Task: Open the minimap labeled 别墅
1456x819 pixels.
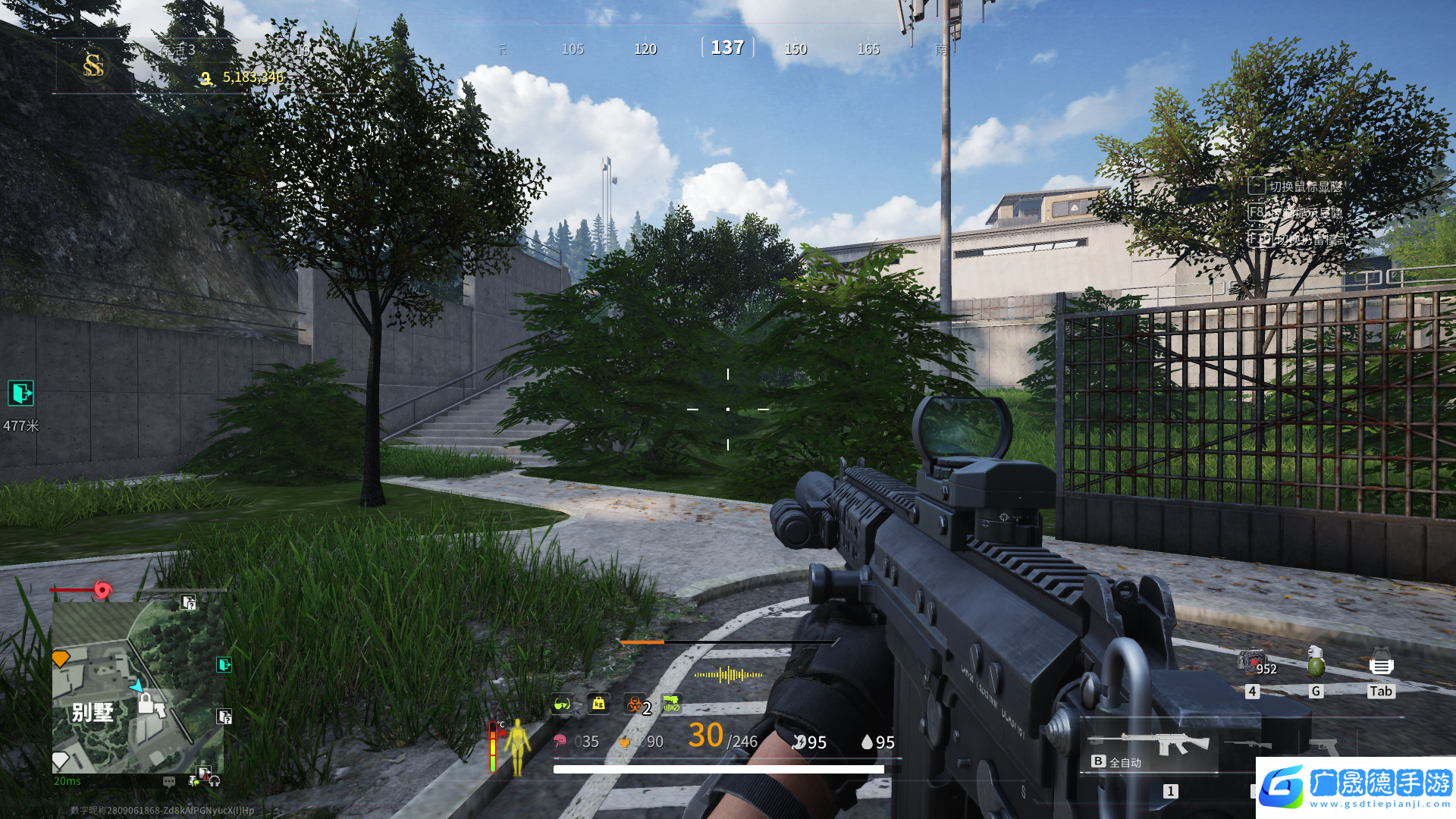Action: (137, 687)
